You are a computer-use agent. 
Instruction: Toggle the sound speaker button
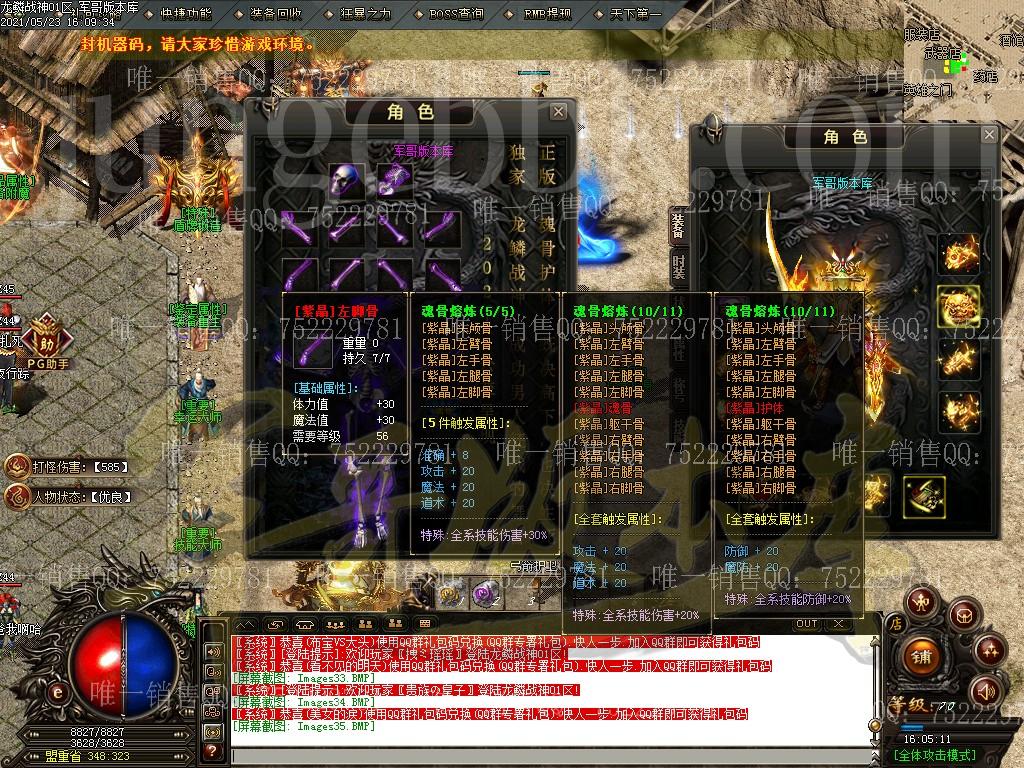click(986, 690)
